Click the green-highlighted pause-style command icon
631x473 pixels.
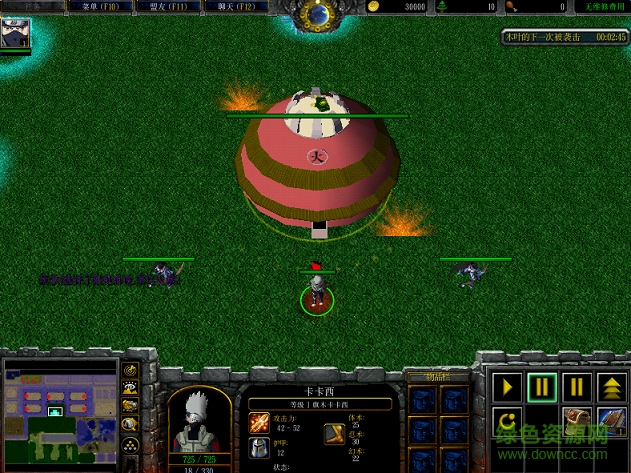tap(542, 386)
